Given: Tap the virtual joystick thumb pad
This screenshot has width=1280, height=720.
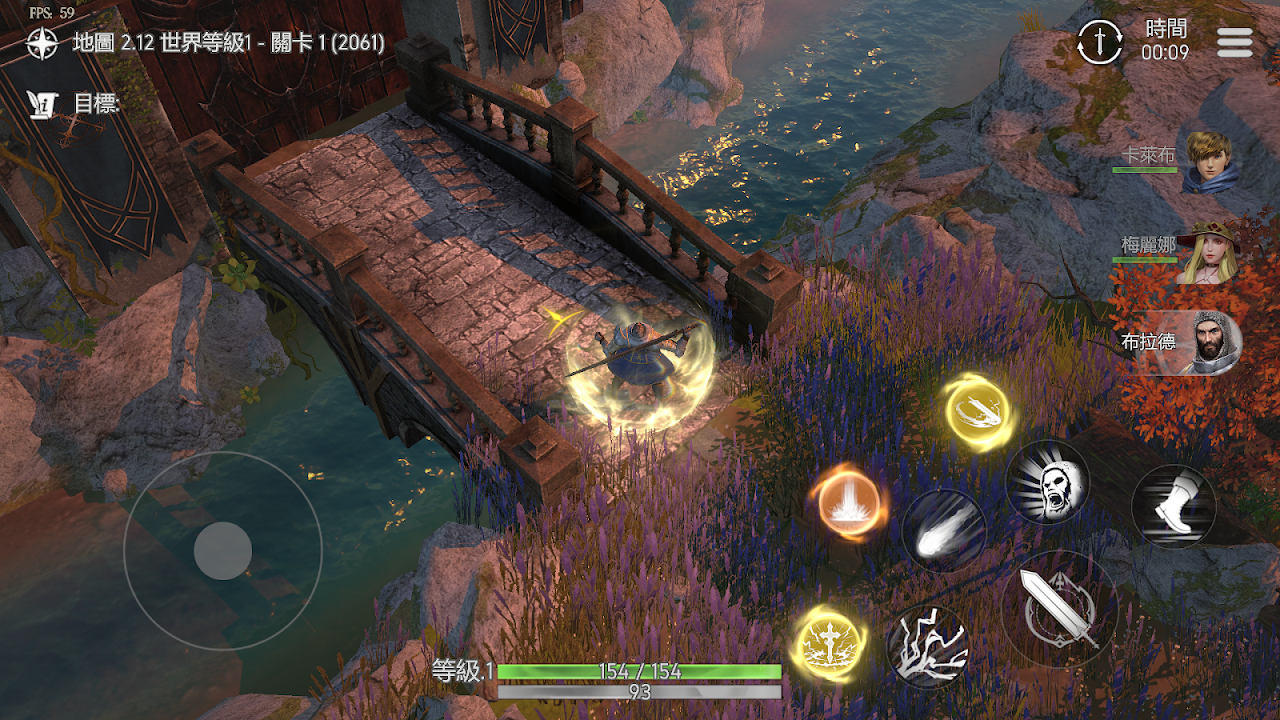Looking at the screenshot, I should tap(222, 550).
